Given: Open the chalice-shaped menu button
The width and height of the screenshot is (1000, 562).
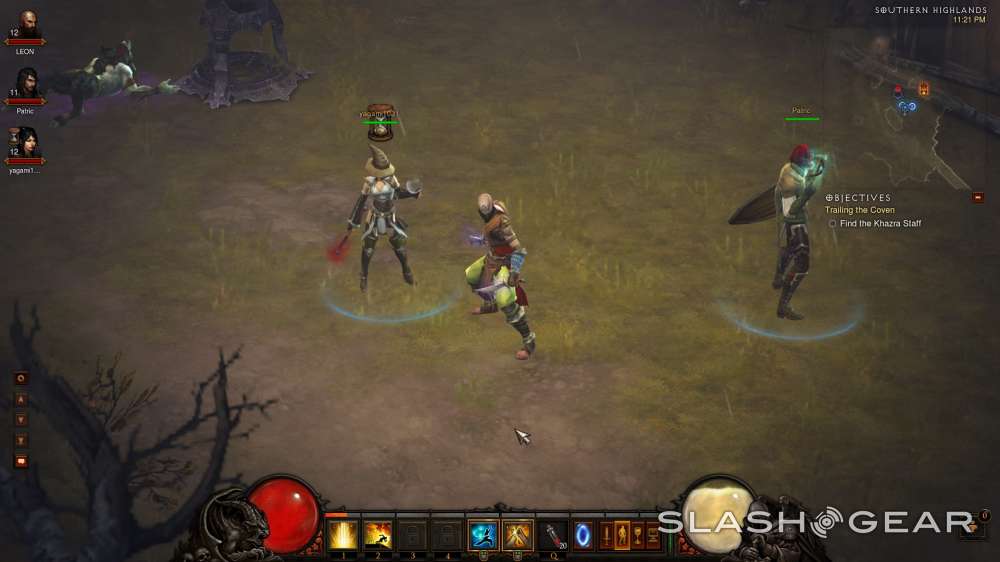Looking at the screenshot, I should coord(638,535).
